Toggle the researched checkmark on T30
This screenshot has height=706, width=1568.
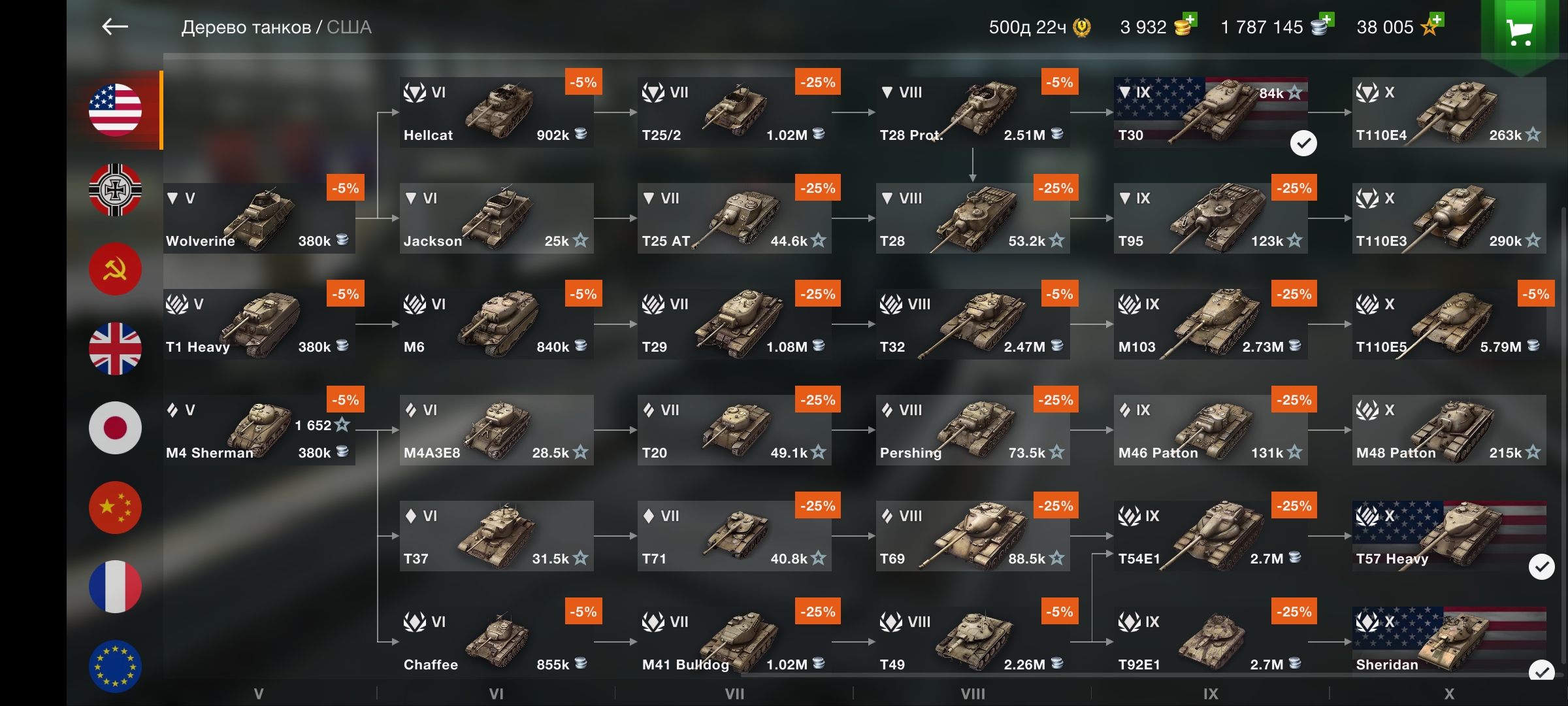coord(1305,141)
